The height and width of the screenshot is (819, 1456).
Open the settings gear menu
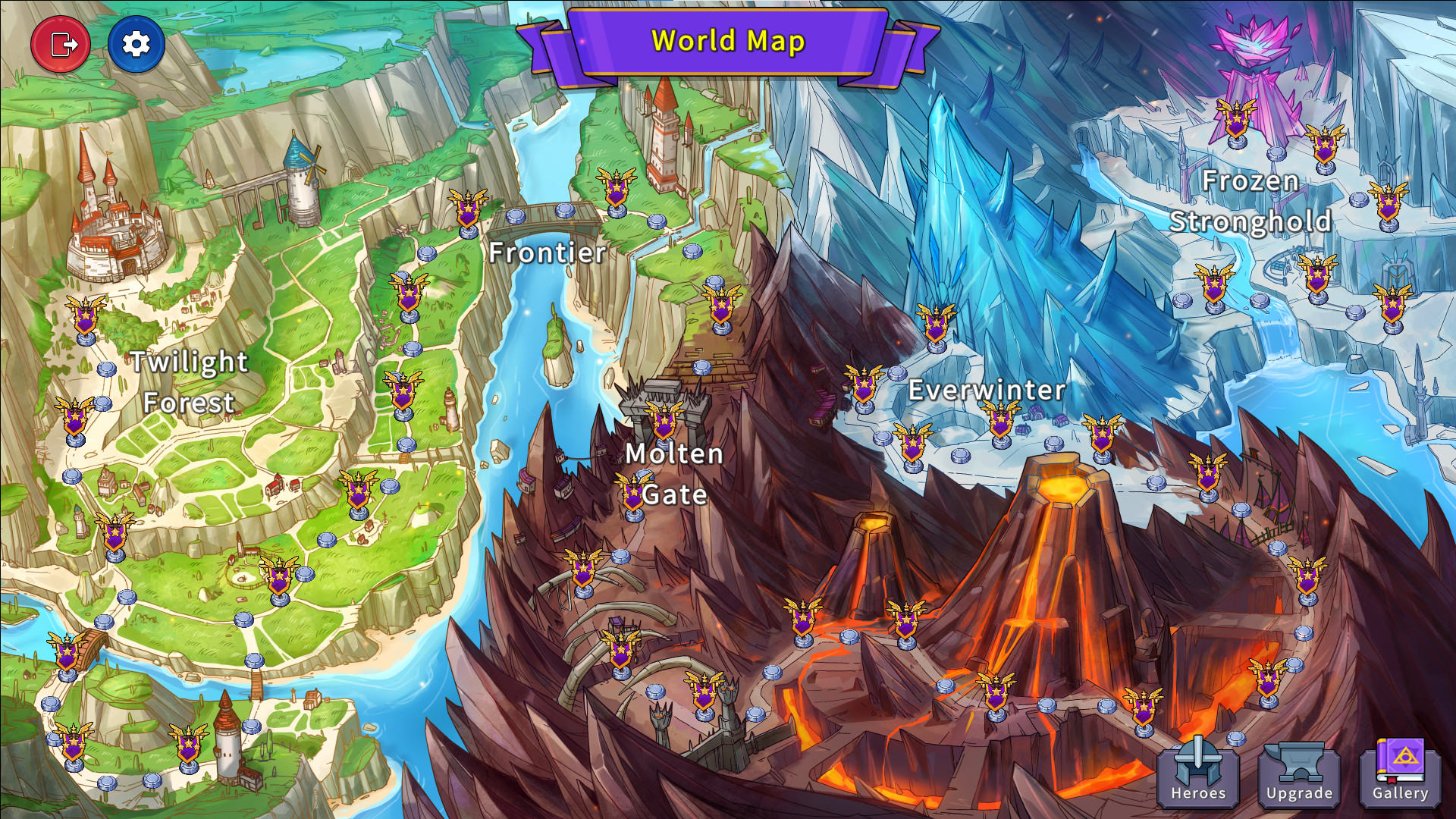[136, 44]
